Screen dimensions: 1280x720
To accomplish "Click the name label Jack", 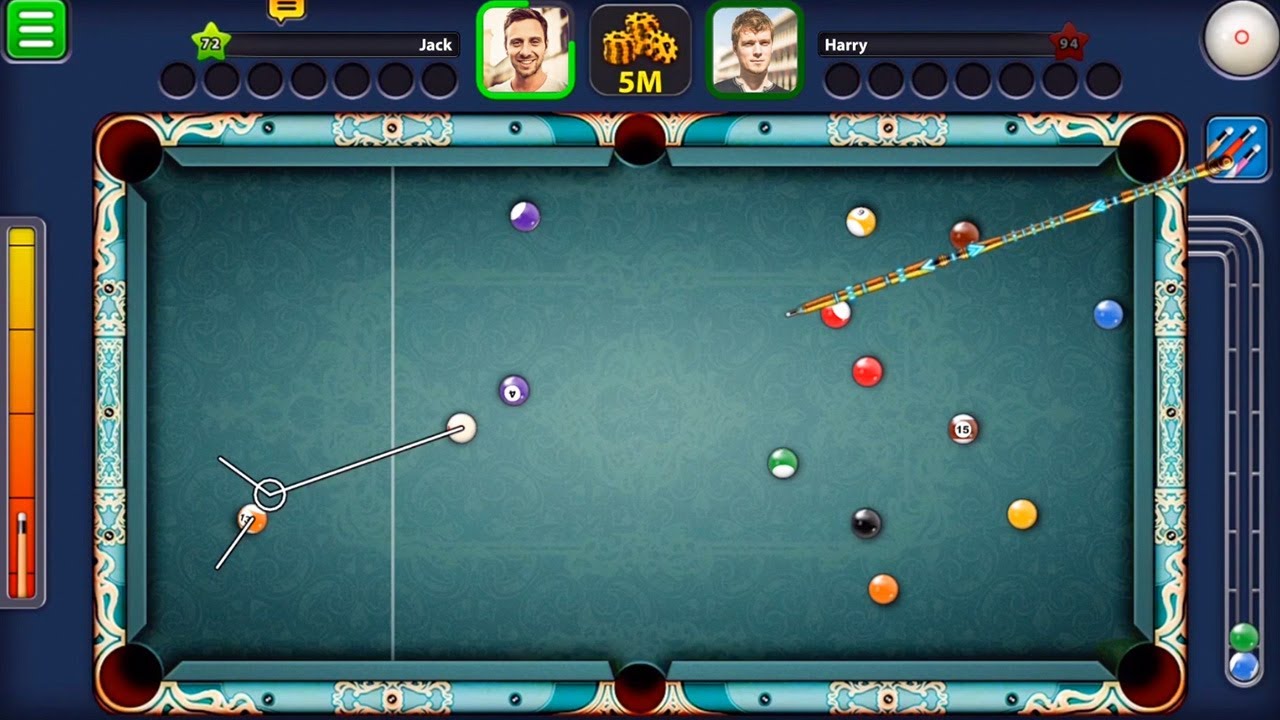I will (436, 45).
